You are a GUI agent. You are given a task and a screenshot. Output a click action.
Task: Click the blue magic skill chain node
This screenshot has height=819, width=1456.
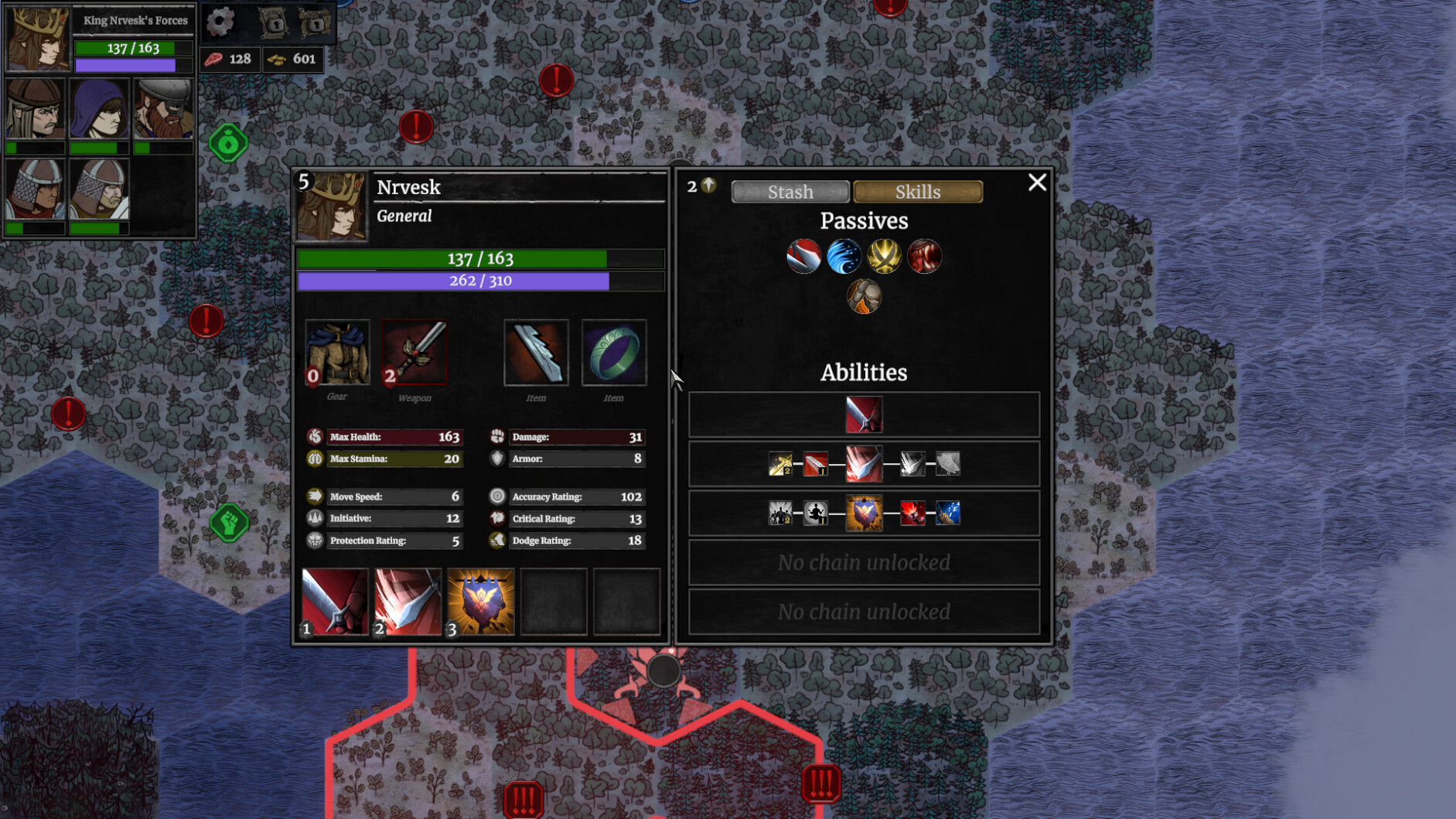[947, 513]
